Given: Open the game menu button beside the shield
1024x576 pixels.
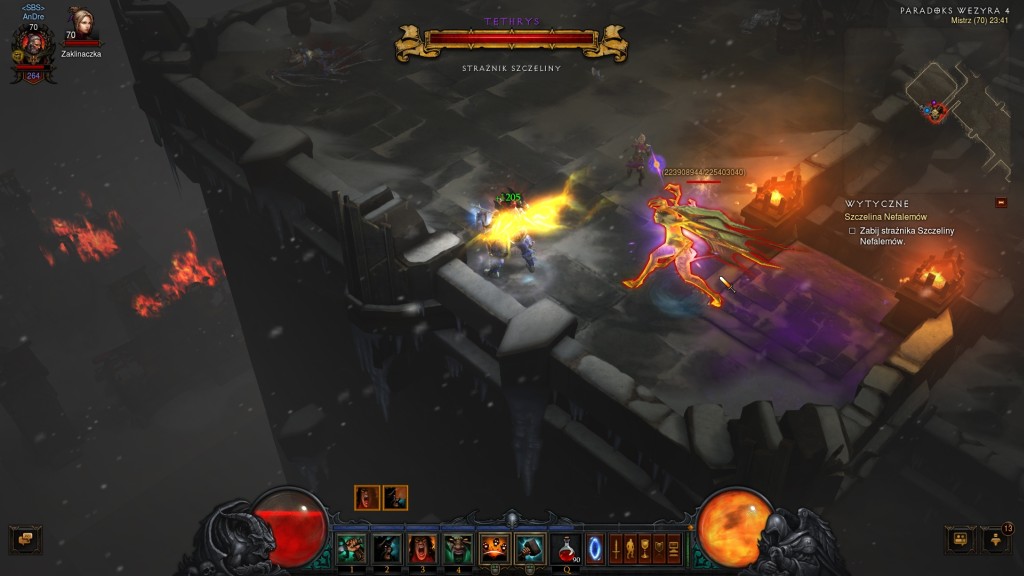Looking at the screenshot, I should coord(674,548).
